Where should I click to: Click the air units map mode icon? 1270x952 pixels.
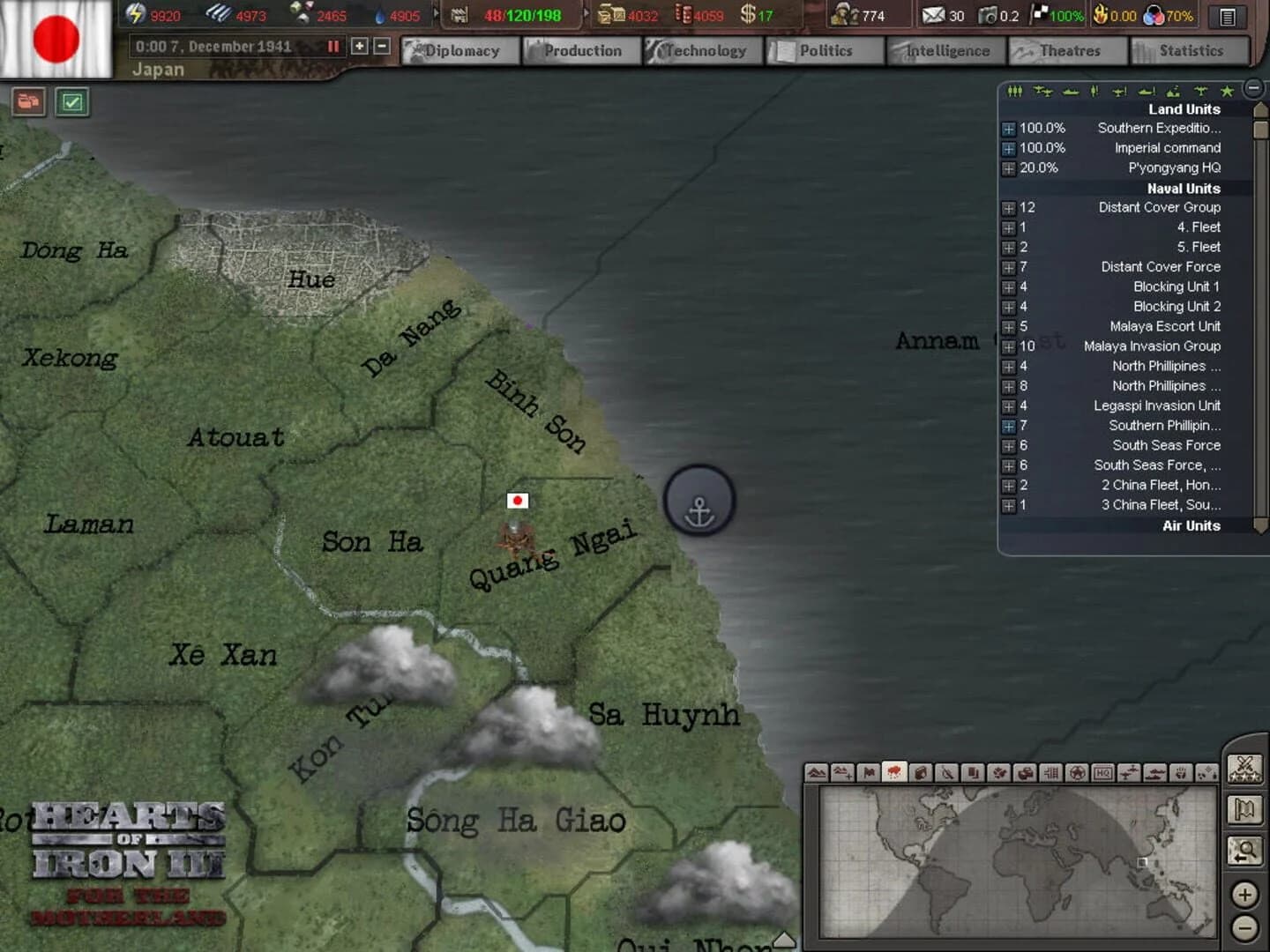(1131, 773)
